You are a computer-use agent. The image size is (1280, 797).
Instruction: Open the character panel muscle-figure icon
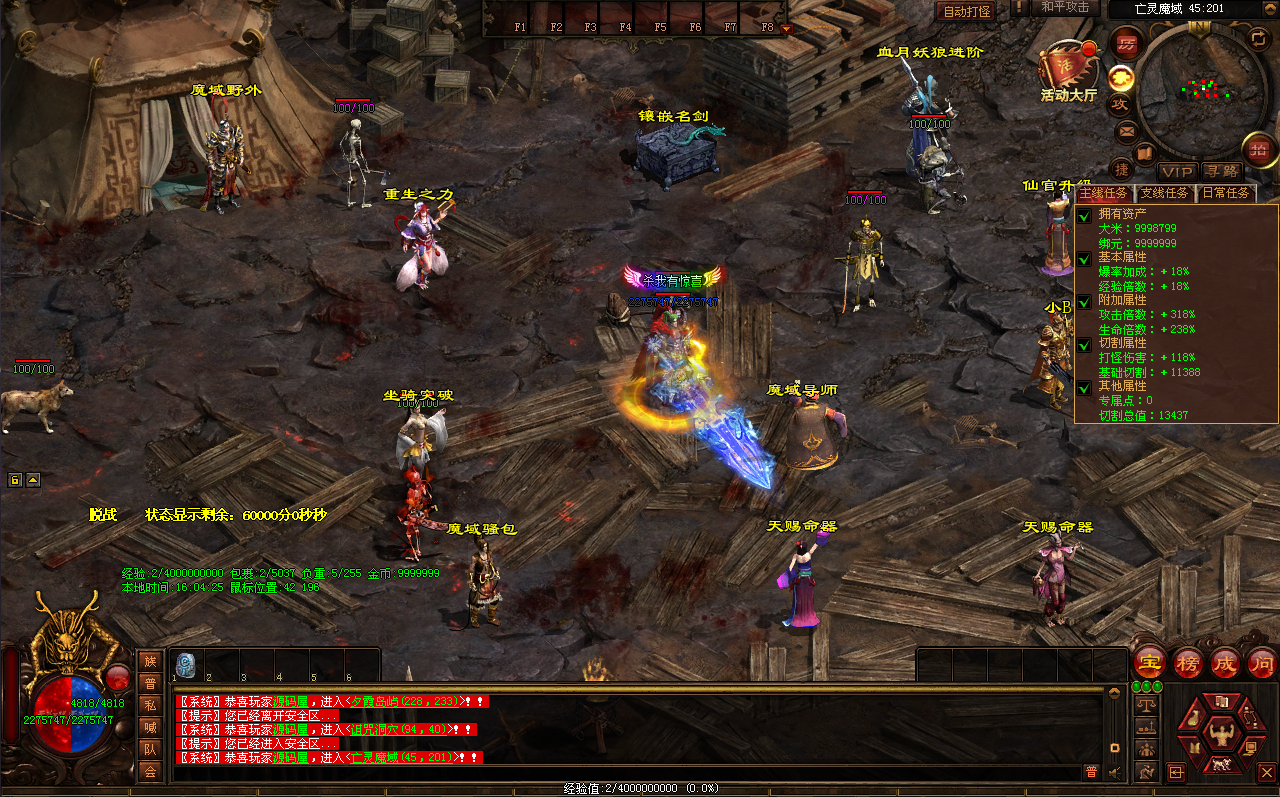pyautogui.click(x=1221, y=734)
